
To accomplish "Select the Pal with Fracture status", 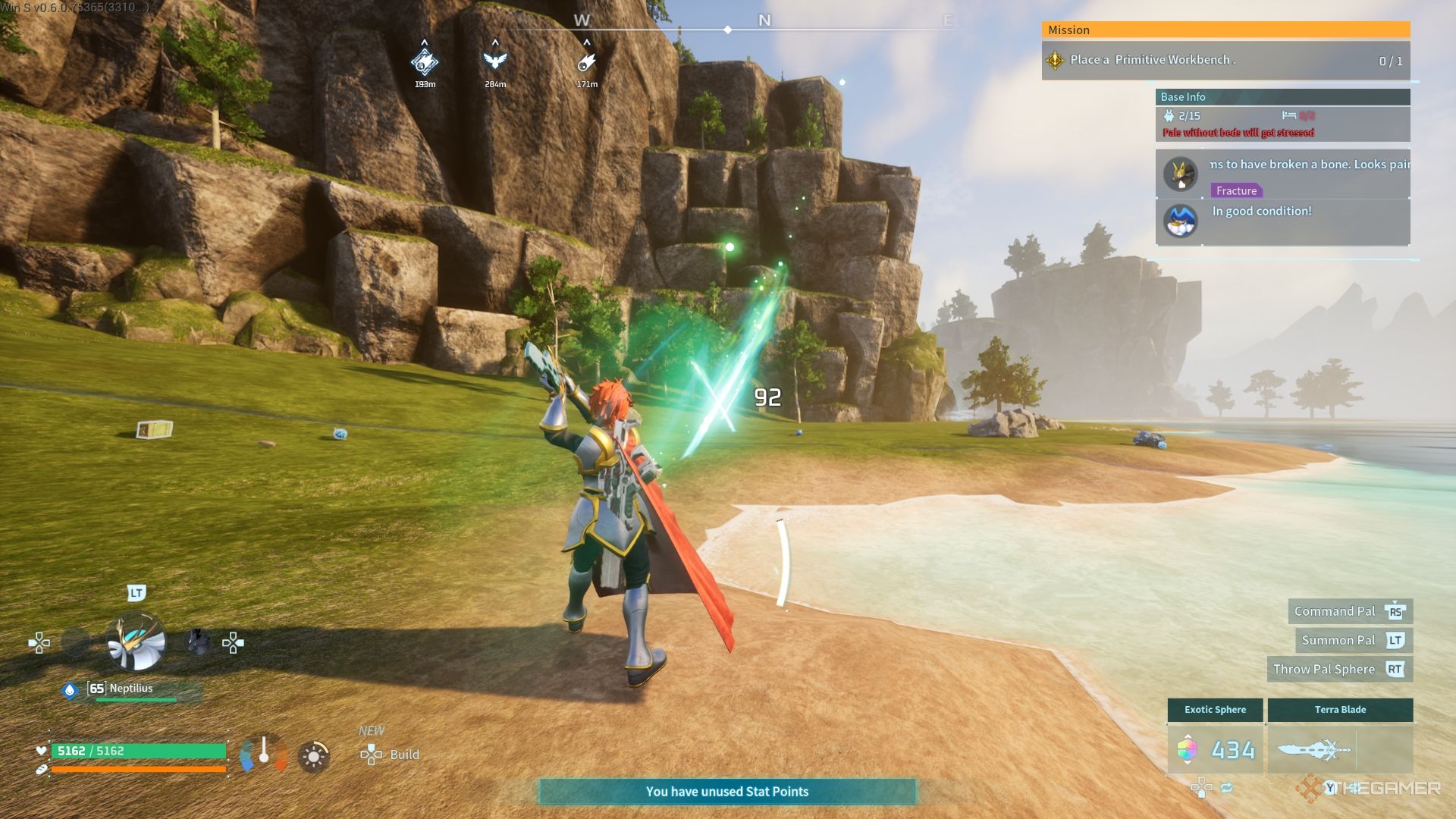I will pos(1181,174).
